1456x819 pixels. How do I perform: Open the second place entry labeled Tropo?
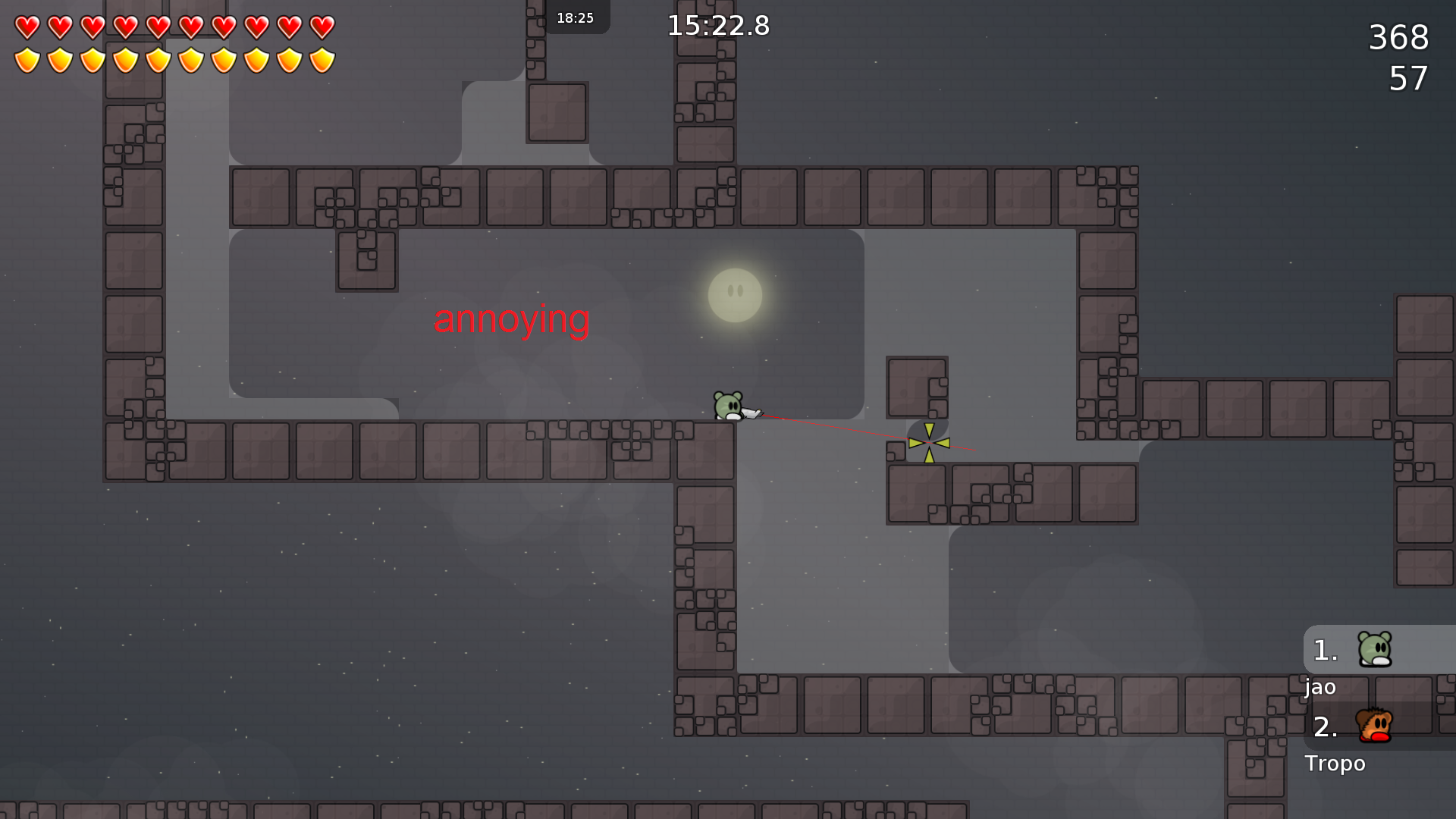pos(1335,764)
